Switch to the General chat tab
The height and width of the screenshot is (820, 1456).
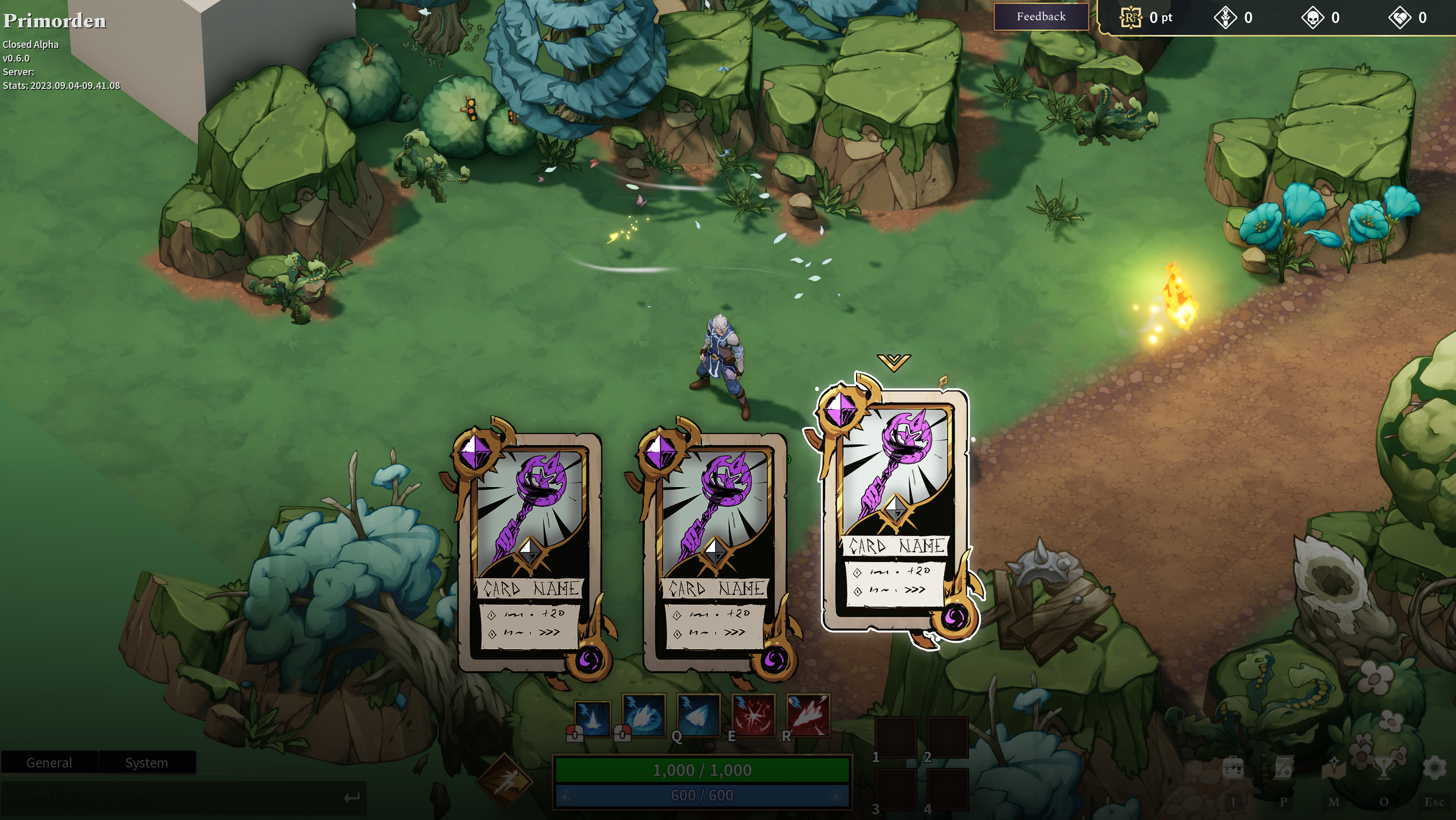tap(49, 762)
